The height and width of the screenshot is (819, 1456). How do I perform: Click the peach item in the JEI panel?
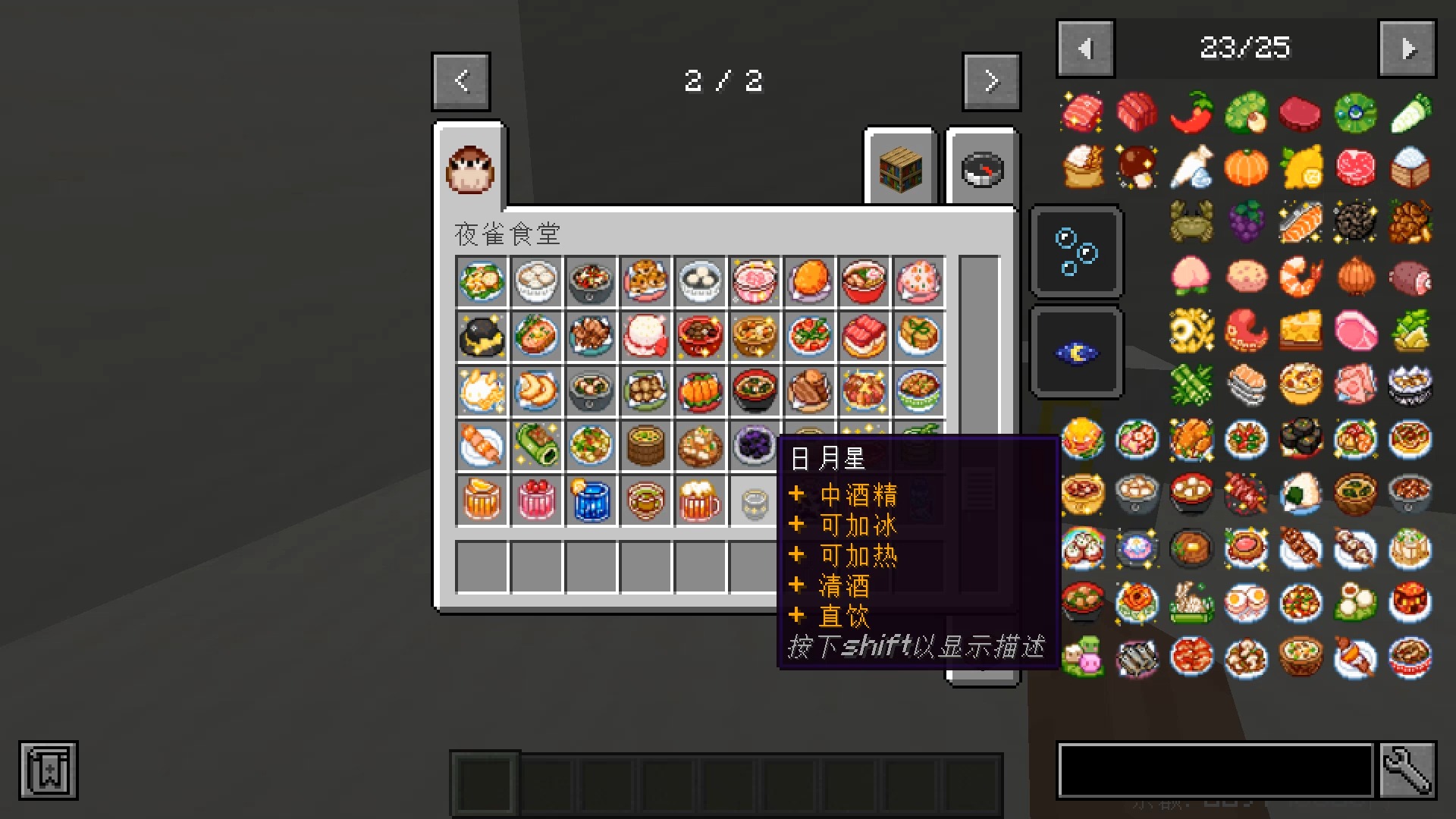click(1191, 277)
